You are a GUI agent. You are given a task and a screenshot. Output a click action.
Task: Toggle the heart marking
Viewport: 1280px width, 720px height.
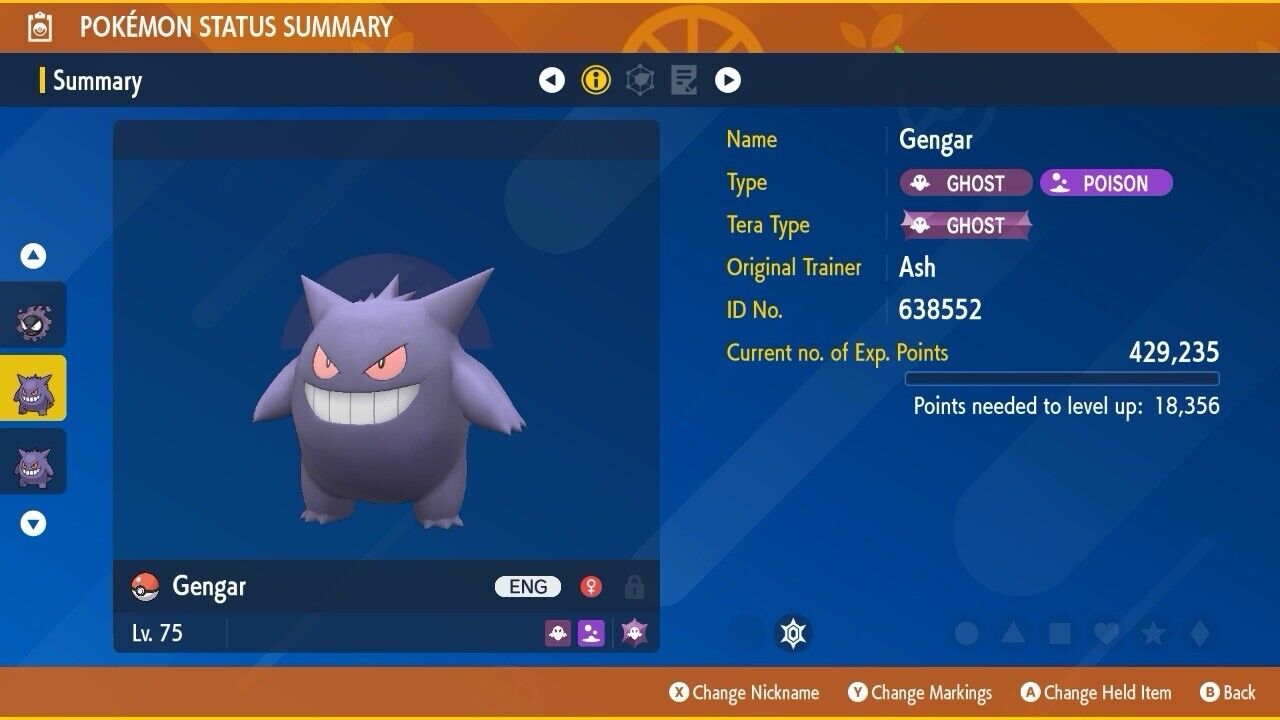click(1106, 633)
